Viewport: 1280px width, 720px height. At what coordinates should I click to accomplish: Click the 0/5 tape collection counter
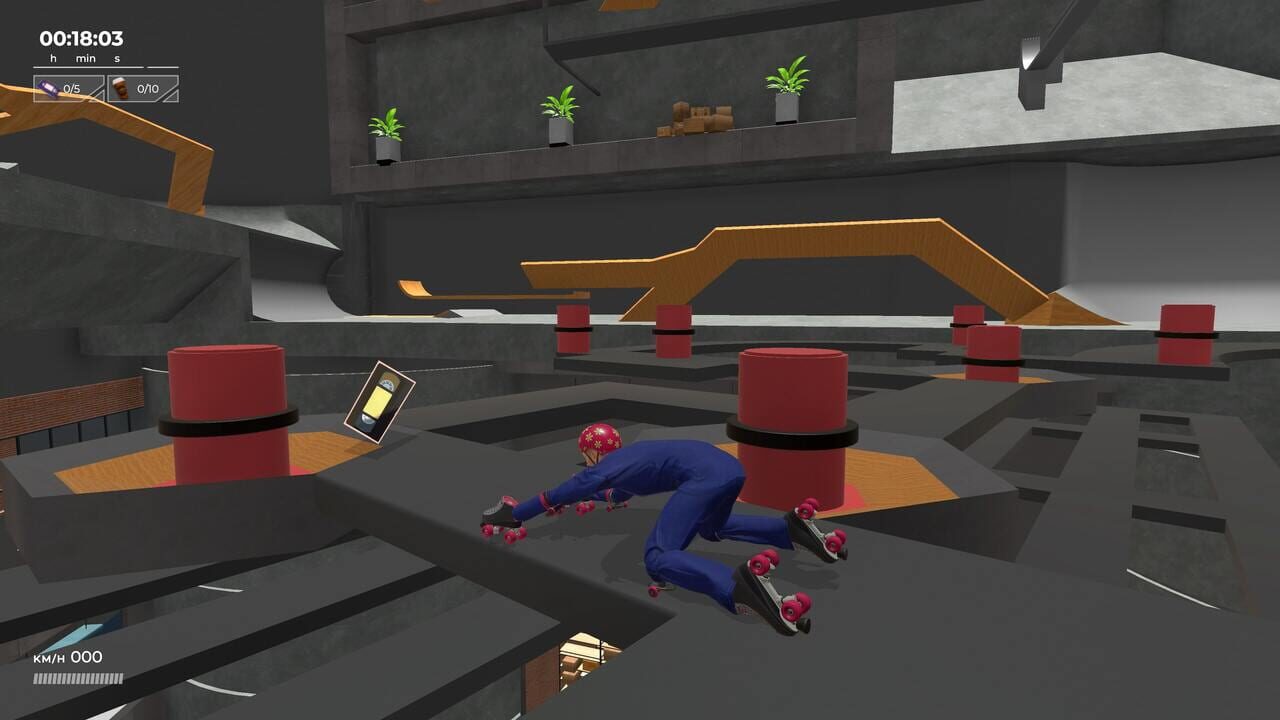[71, 88]
